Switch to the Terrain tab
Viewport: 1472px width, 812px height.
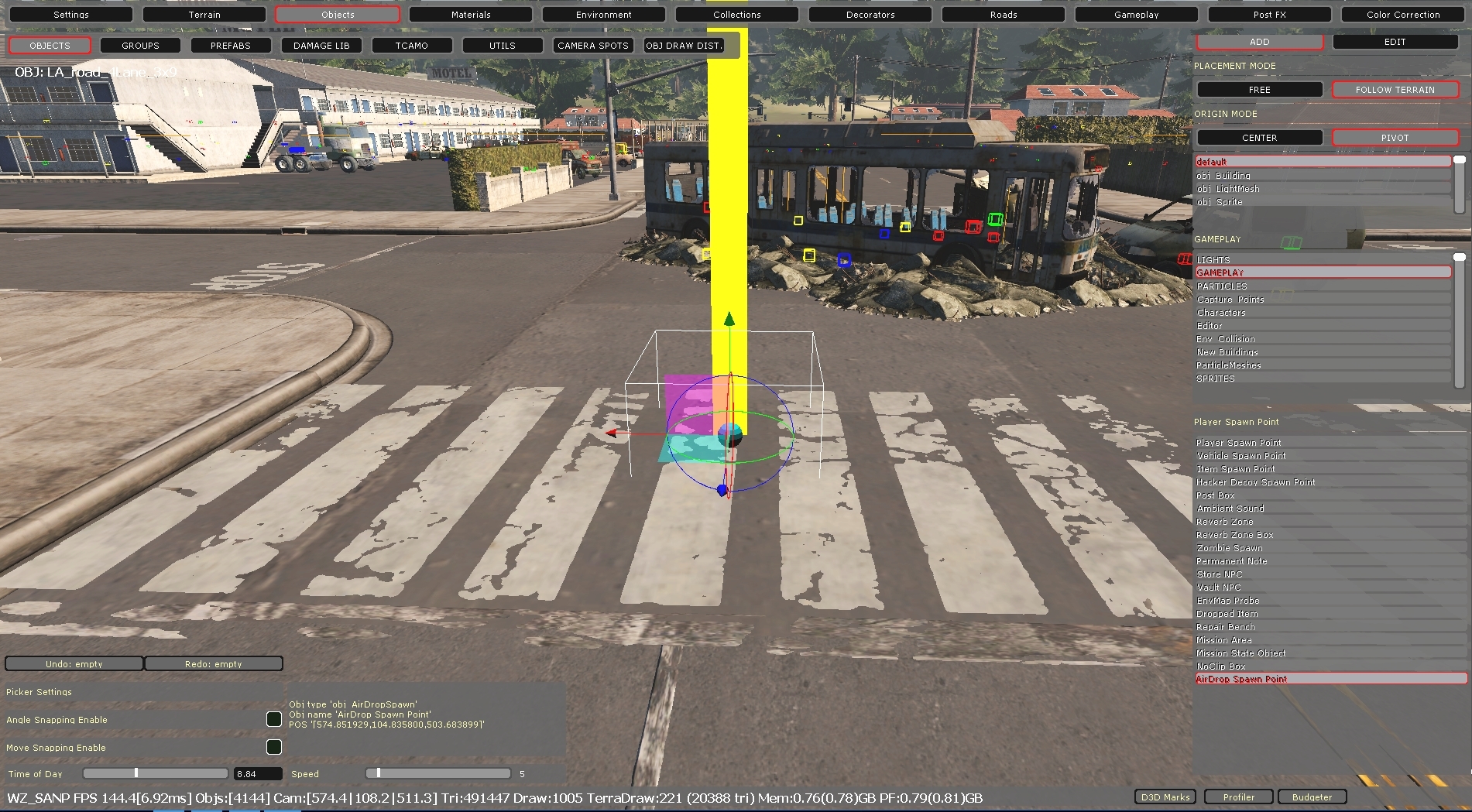204,14
